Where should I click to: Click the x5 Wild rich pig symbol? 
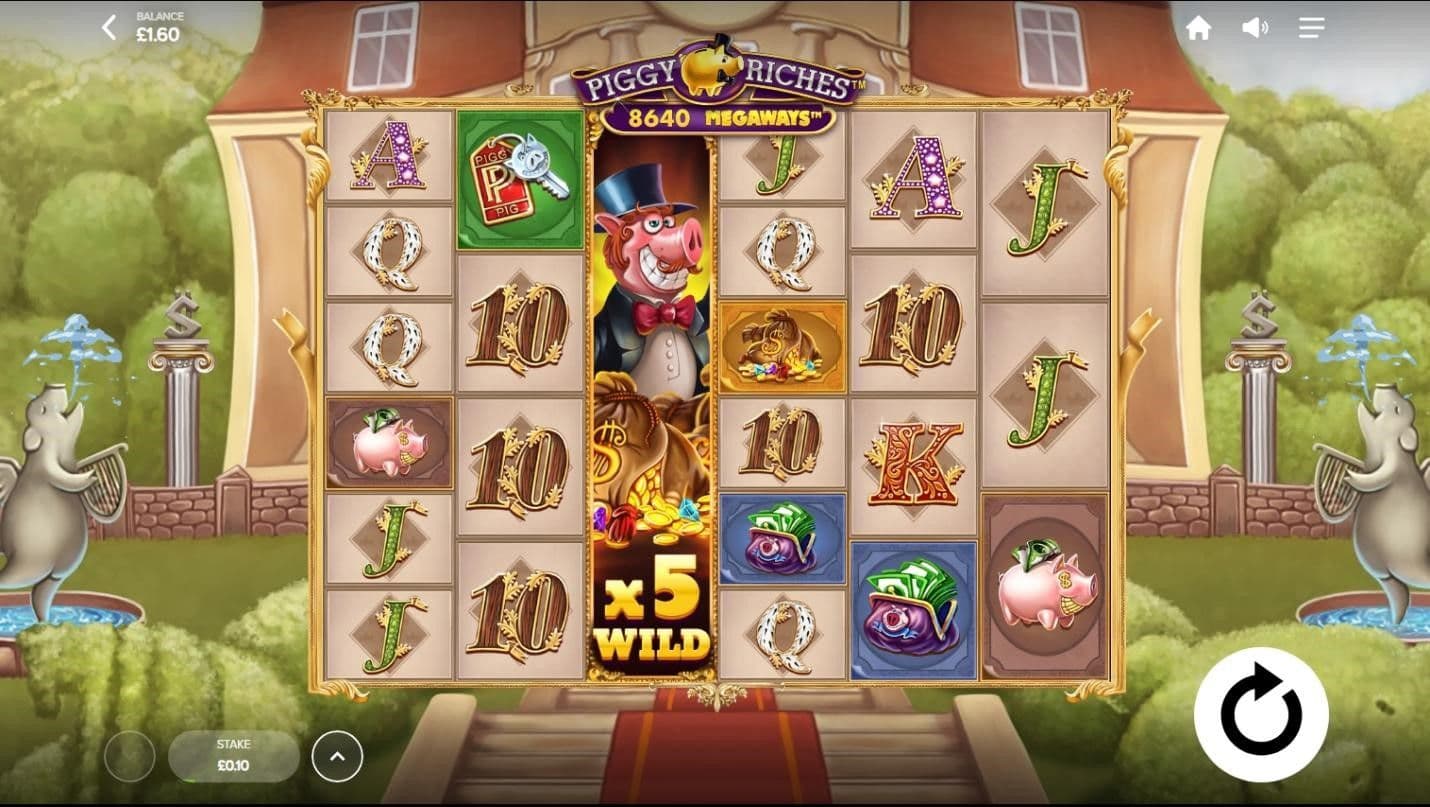652,400
